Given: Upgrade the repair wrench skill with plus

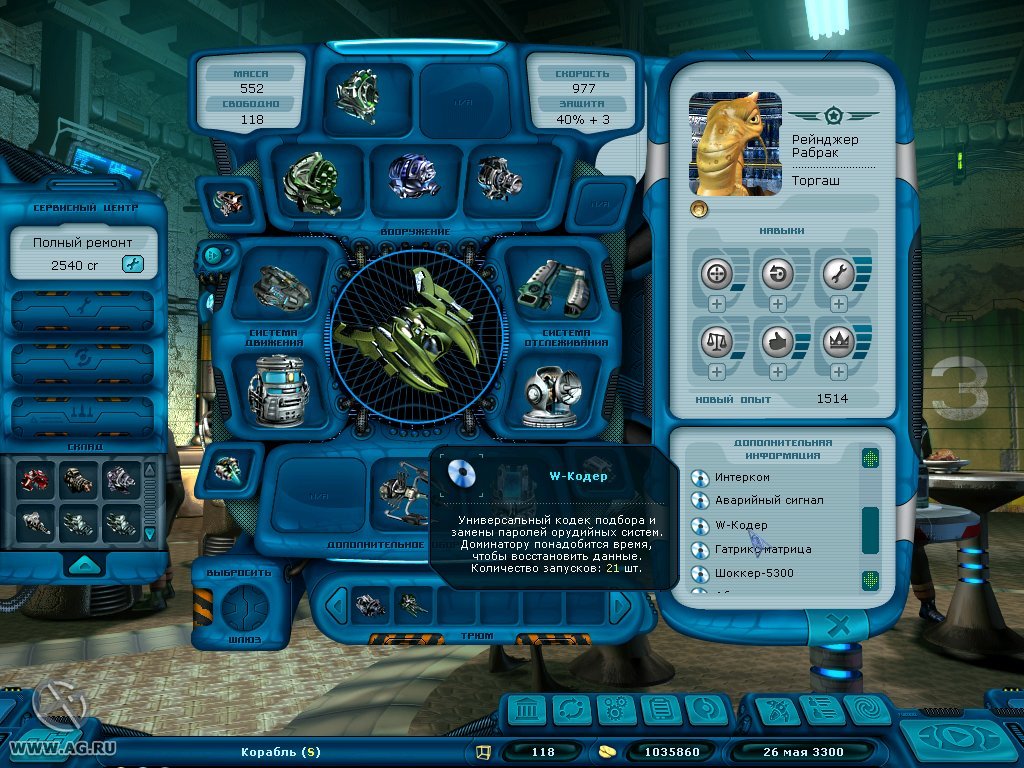Looking at the screenshot, I should (x=838, y=304).
